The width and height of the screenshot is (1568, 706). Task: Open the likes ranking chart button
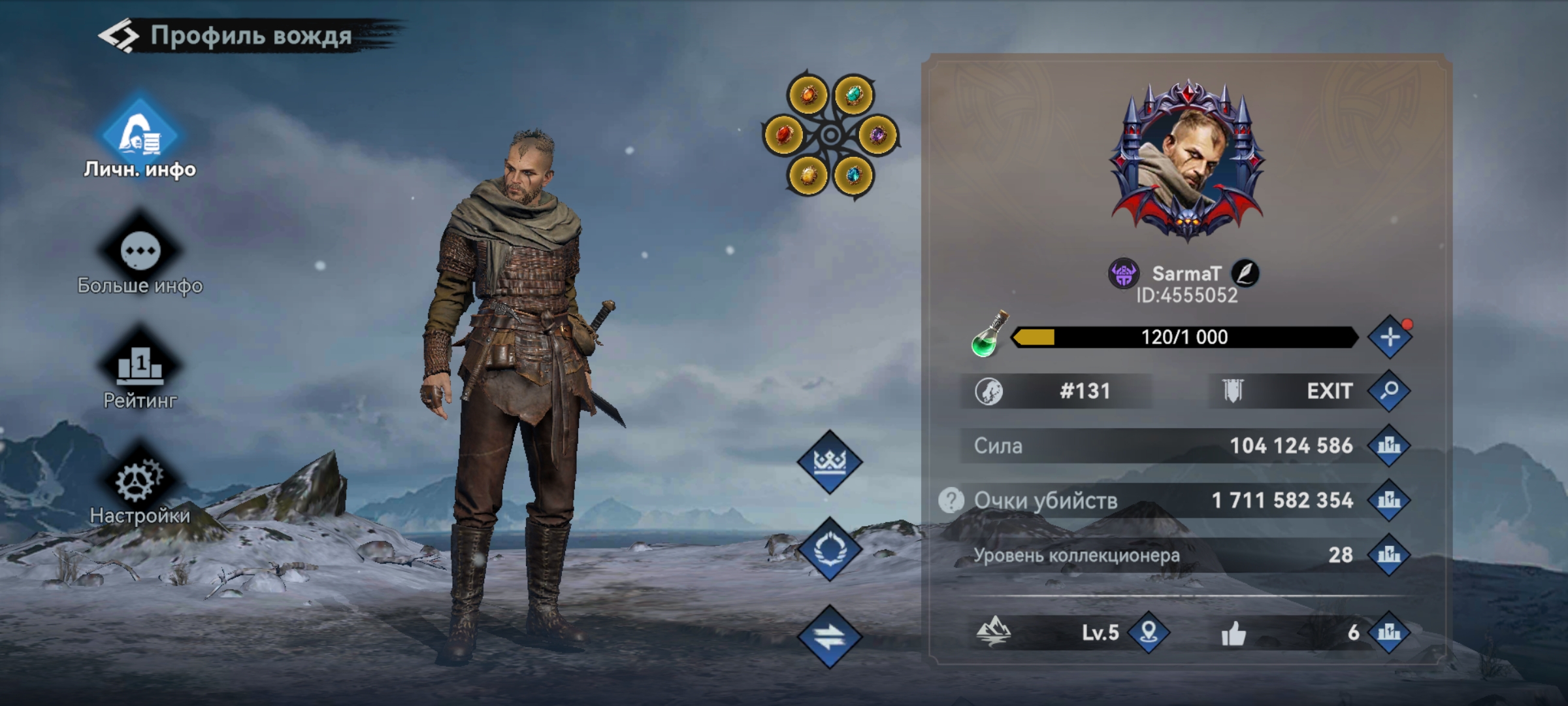(1389, 632)
